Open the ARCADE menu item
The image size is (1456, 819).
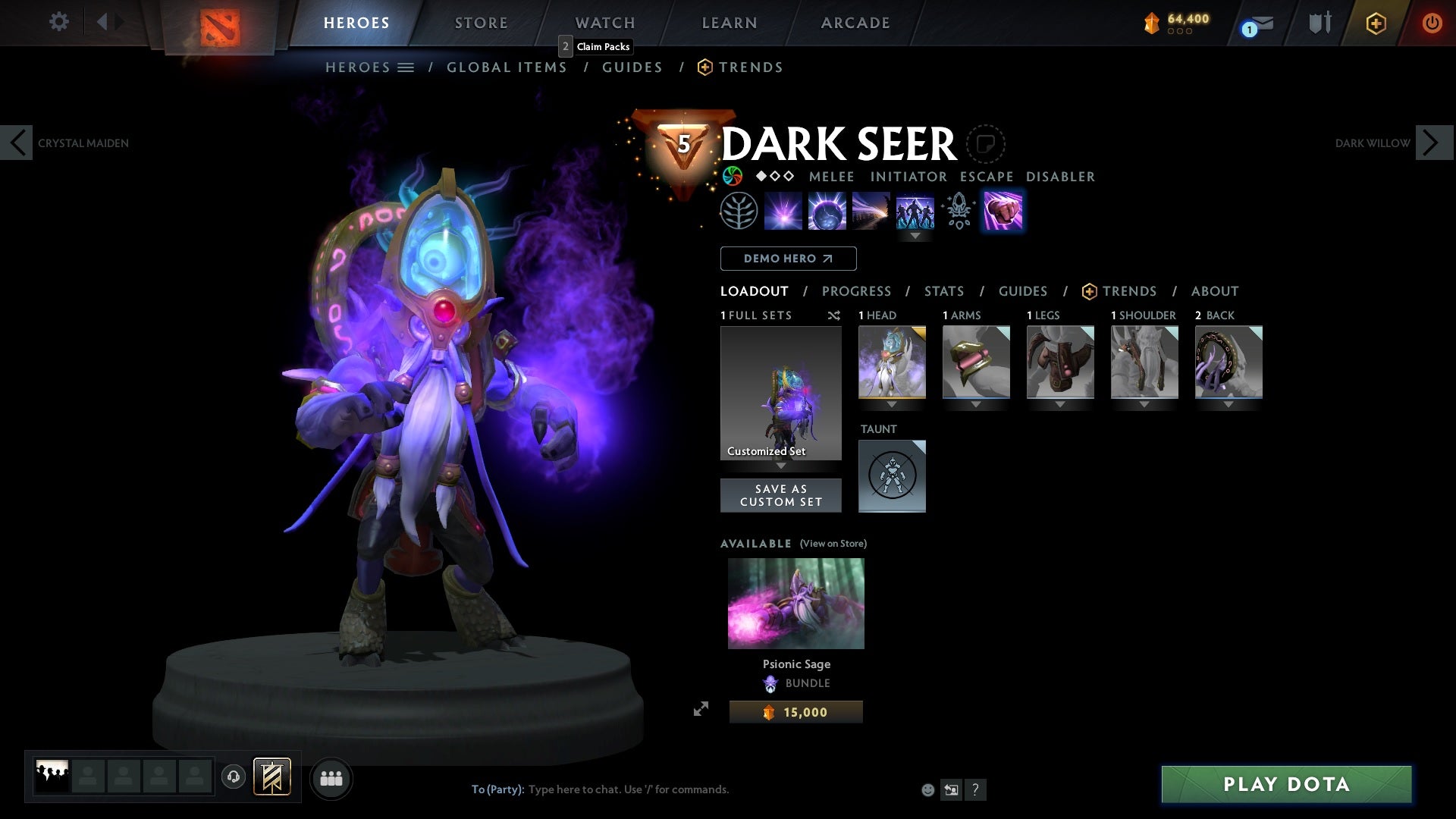855,22
